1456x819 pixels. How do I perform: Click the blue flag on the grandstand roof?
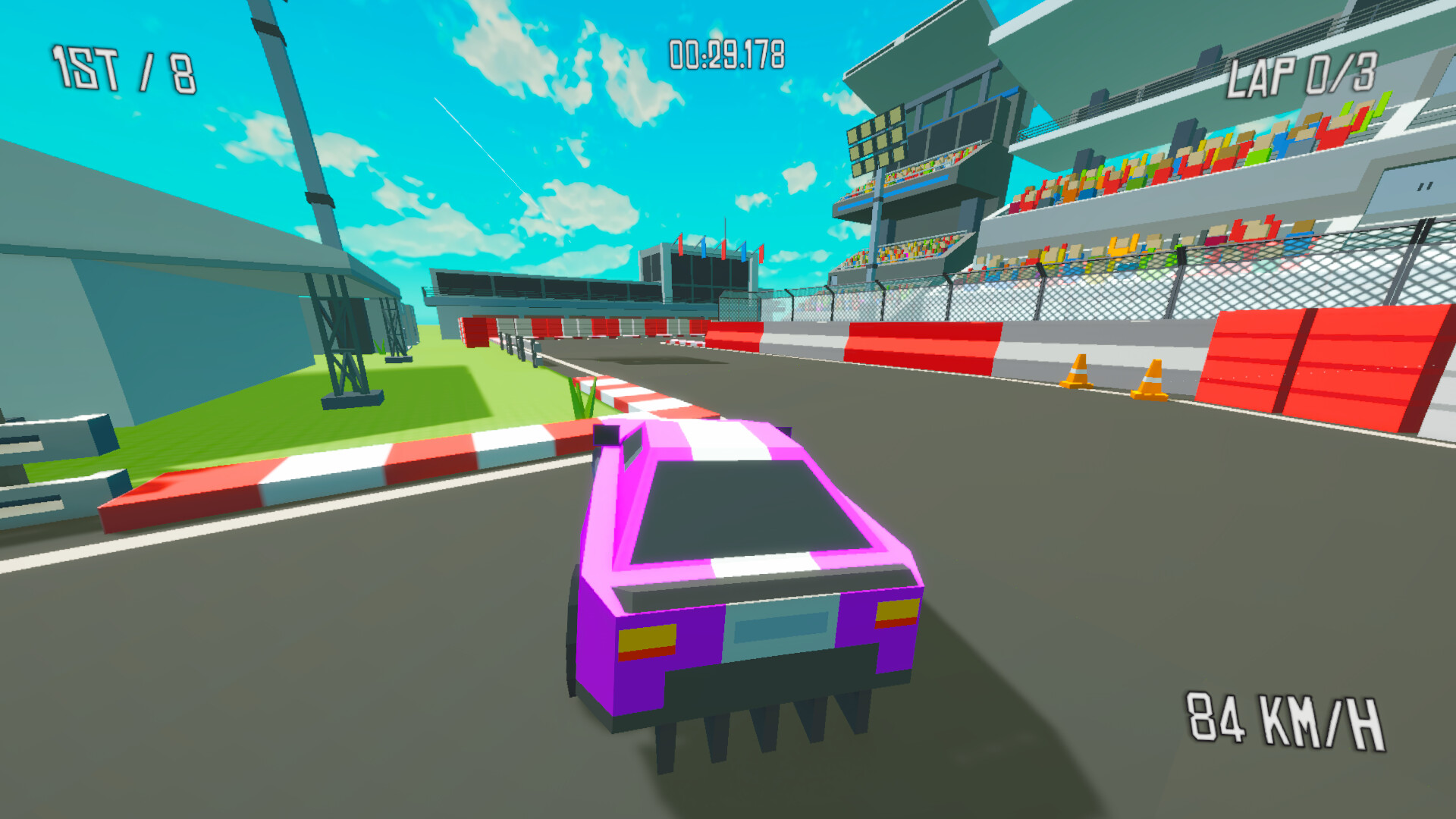tap(704, 249)
